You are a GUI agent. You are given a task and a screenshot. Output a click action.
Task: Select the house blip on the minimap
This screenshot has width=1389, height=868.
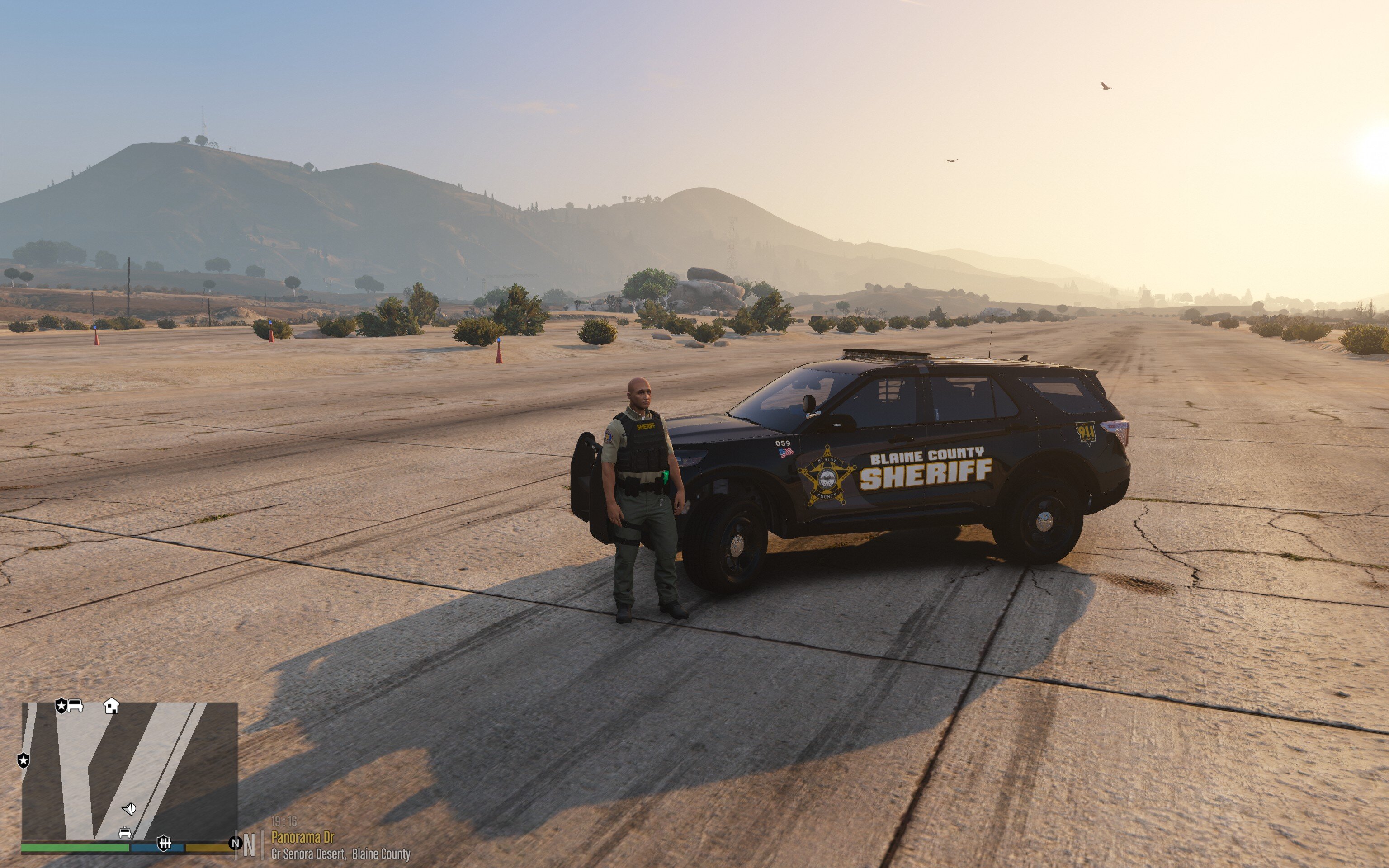tap(111, 706)
